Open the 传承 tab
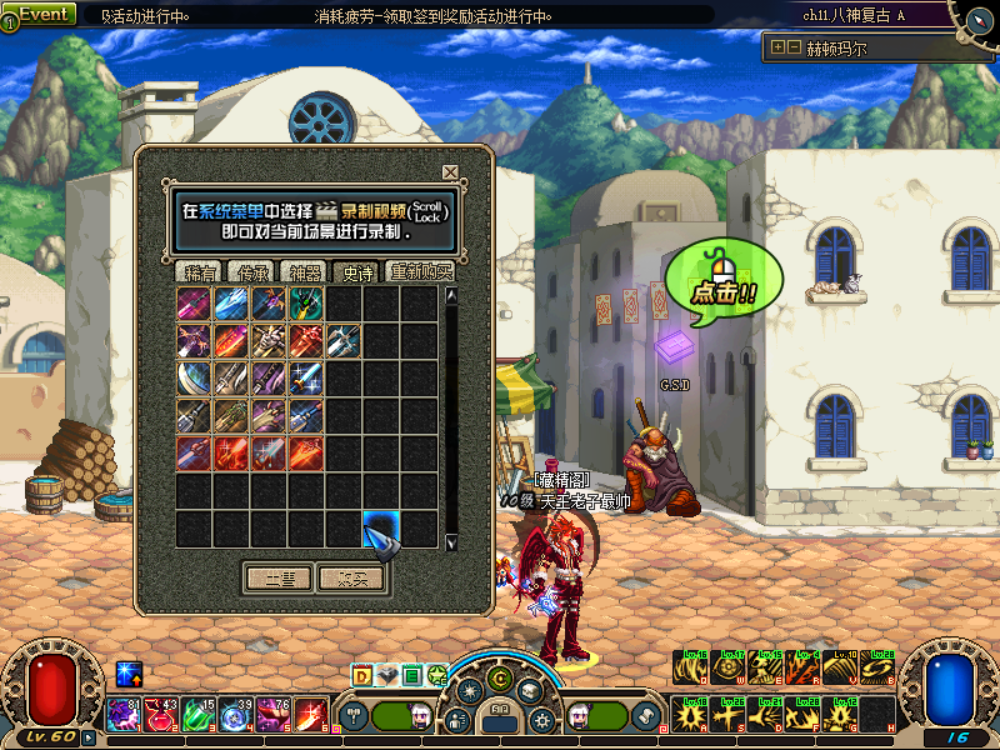The width and height of the screenshot is (1000, 750). coord(251,272)
